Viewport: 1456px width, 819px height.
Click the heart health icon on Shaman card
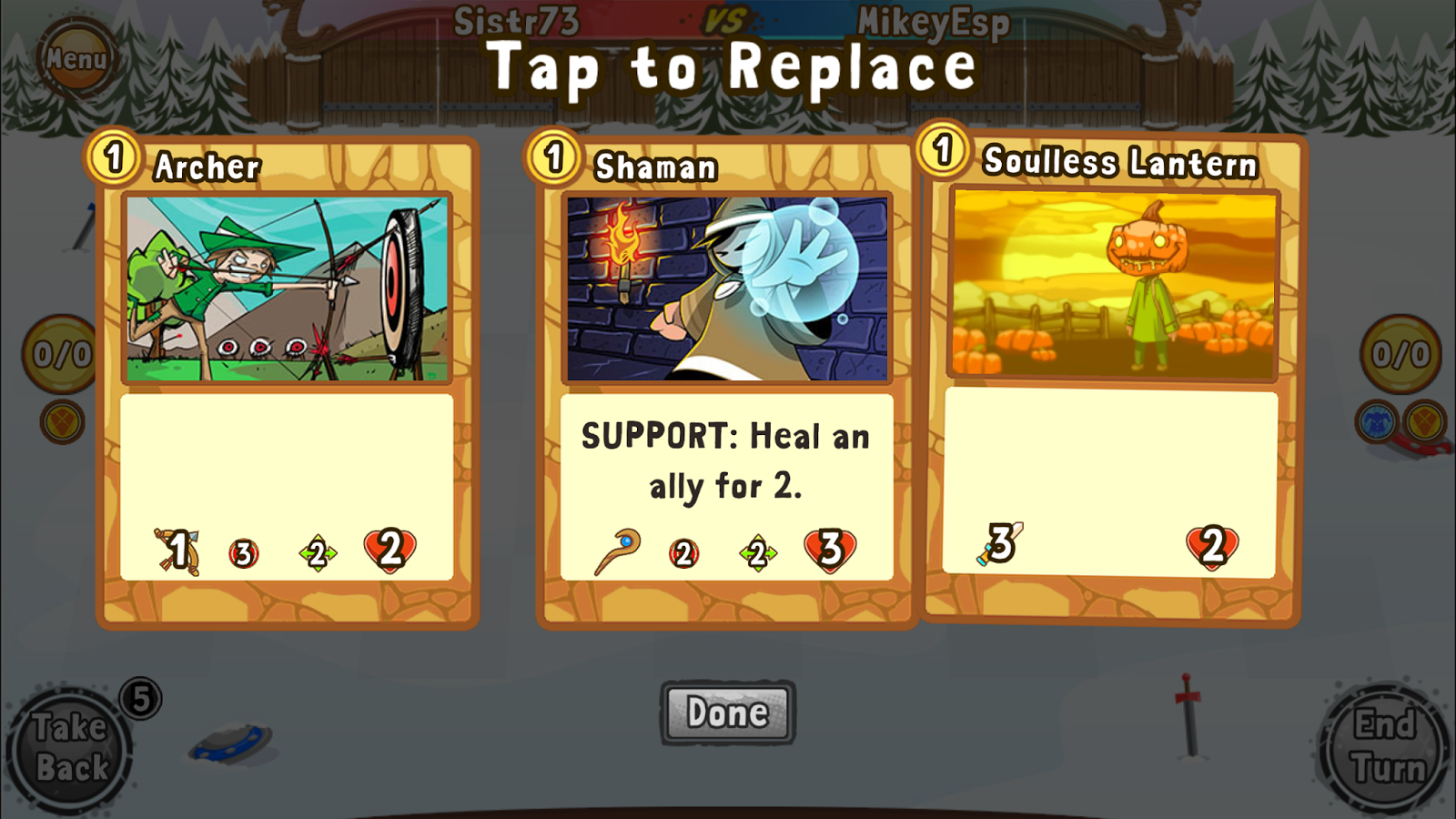[831, 546]
